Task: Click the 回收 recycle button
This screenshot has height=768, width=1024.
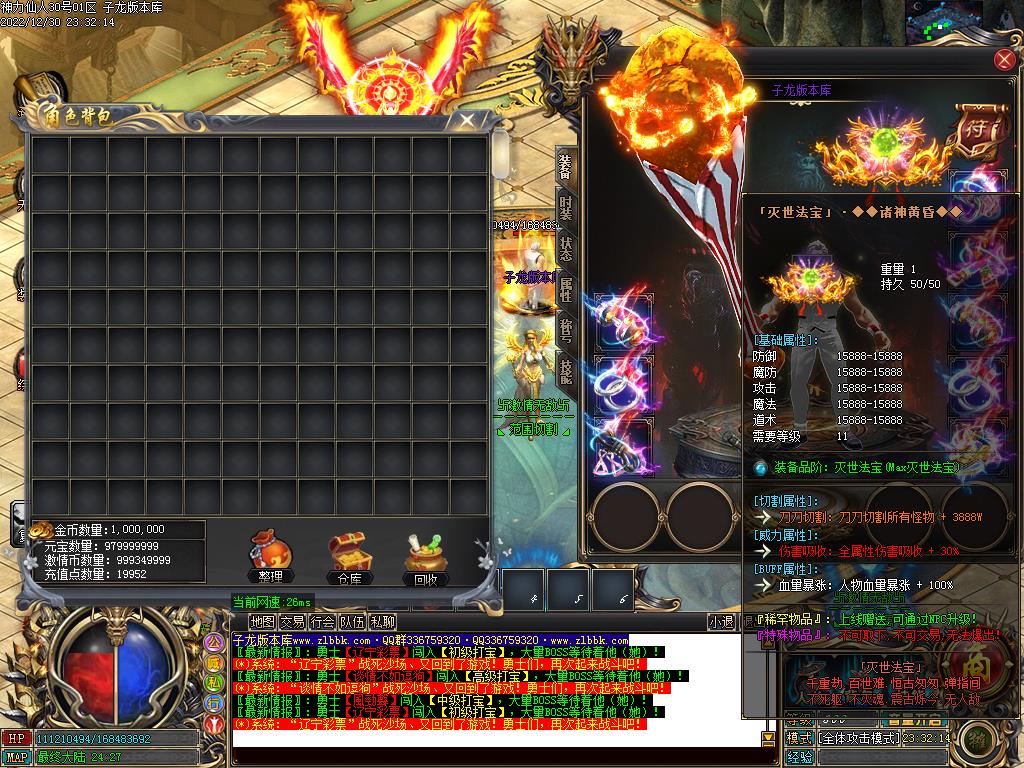Action: click(x=426, y=556)
